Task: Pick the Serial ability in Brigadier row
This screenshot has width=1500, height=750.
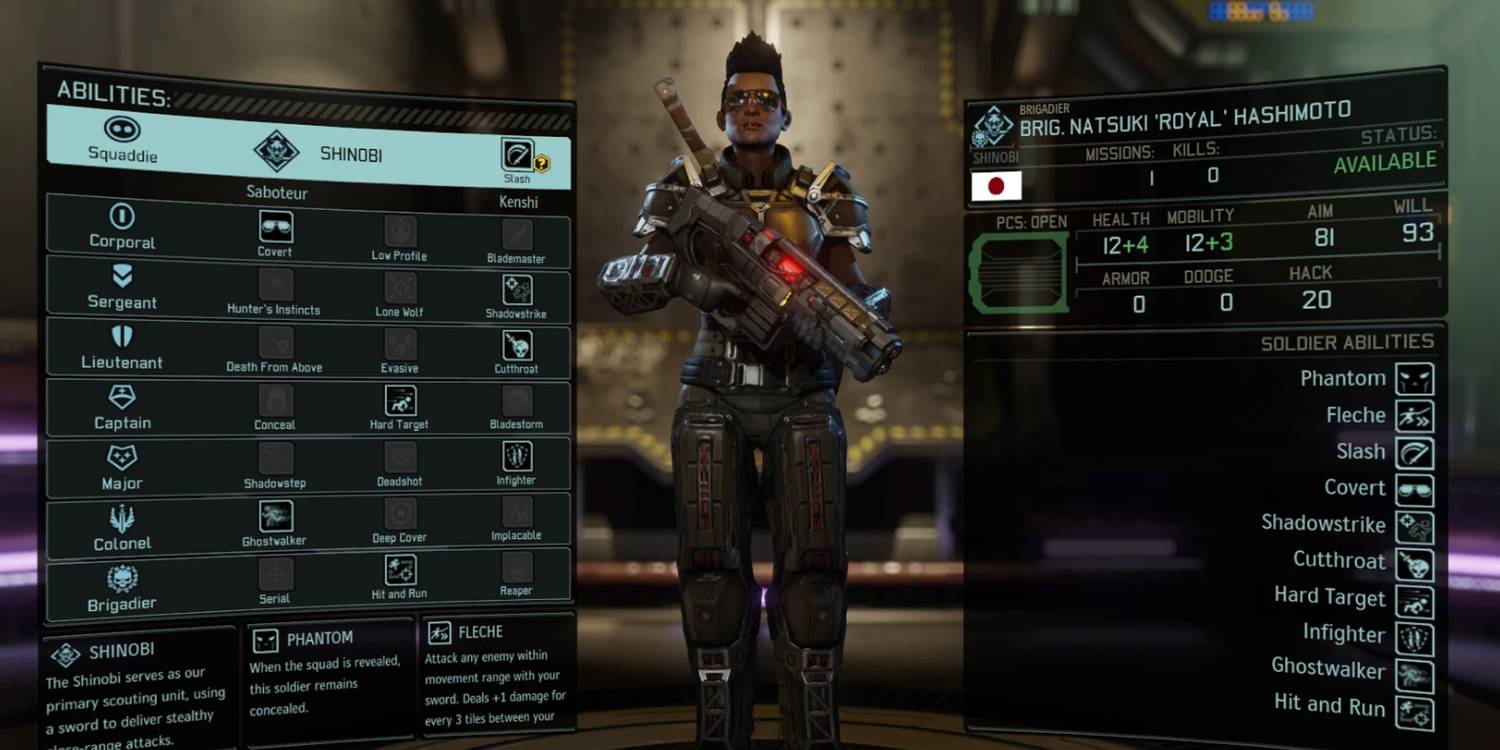Action: [x=274, y=575]
